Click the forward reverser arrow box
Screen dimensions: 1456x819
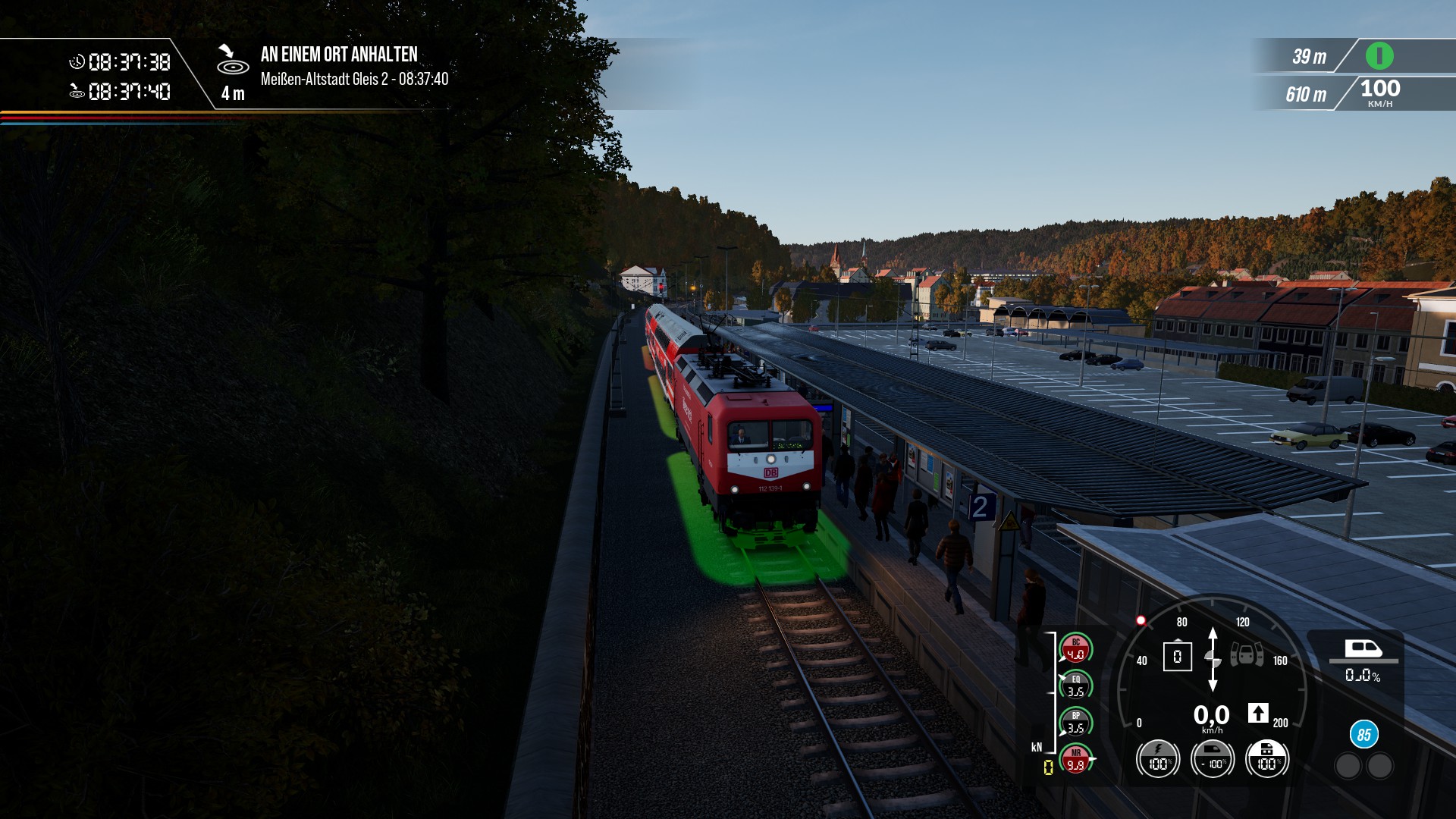1257,713
